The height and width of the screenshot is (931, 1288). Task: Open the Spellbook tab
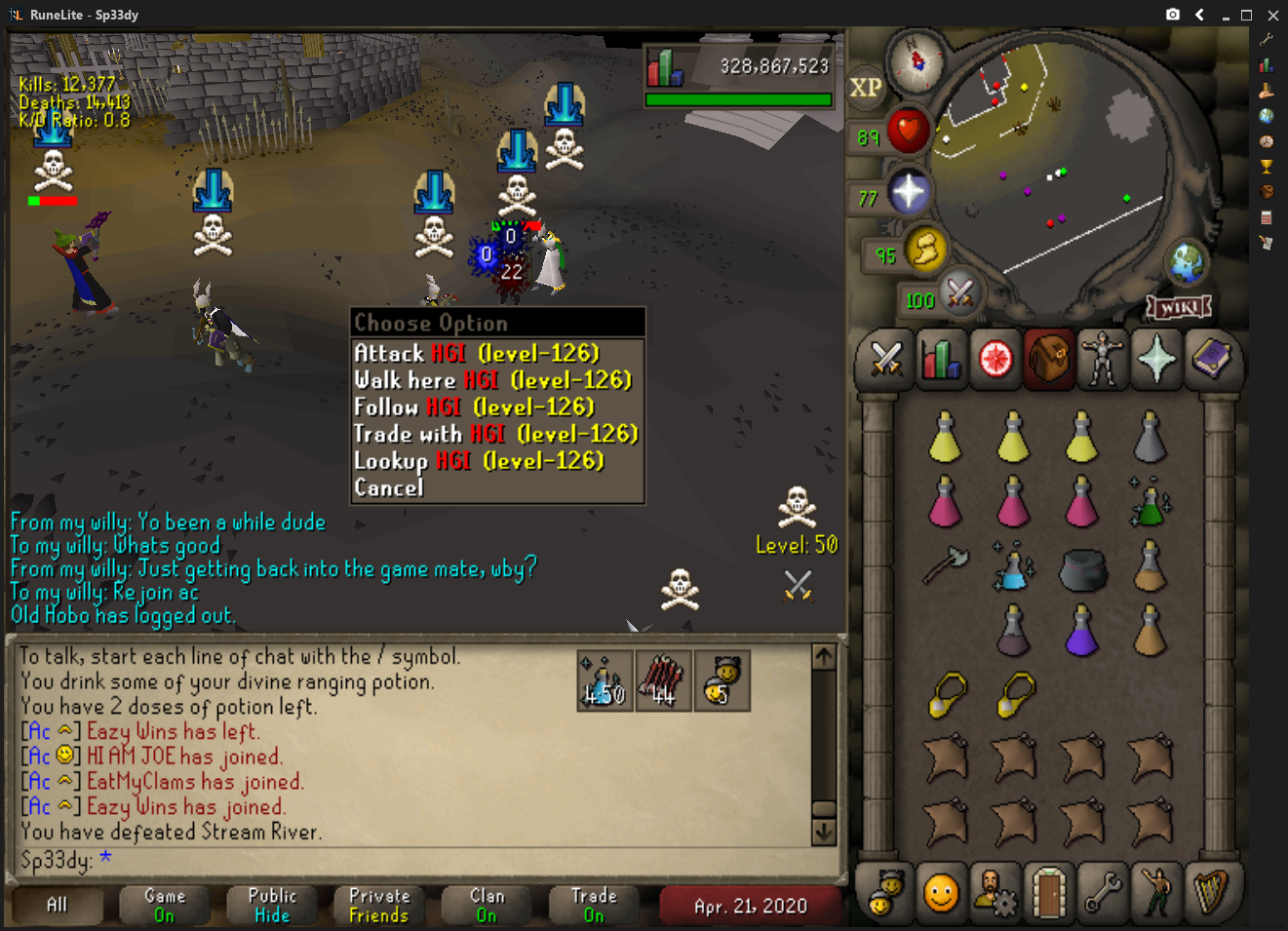click(1211, 360)
